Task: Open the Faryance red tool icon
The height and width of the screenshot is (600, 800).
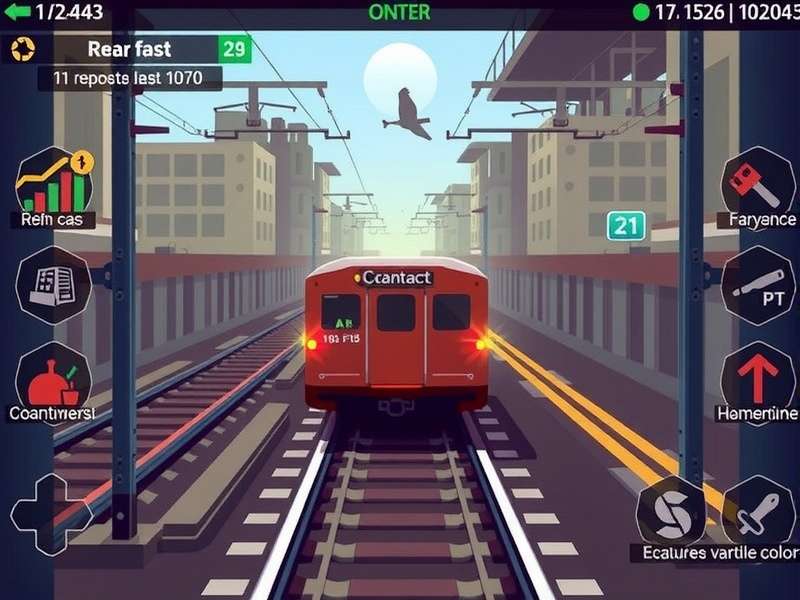Action: [756, 182]
